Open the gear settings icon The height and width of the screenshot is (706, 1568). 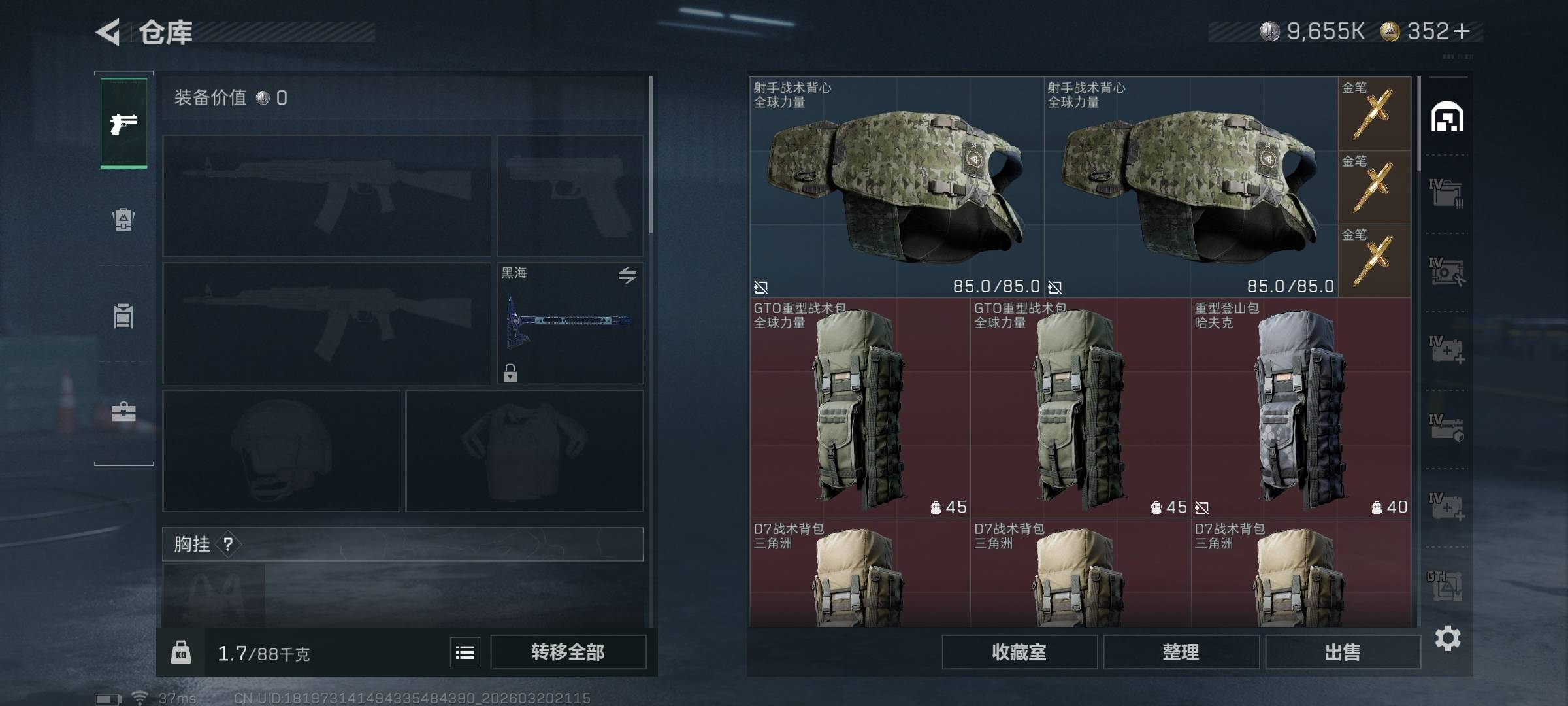[1447, 638]
